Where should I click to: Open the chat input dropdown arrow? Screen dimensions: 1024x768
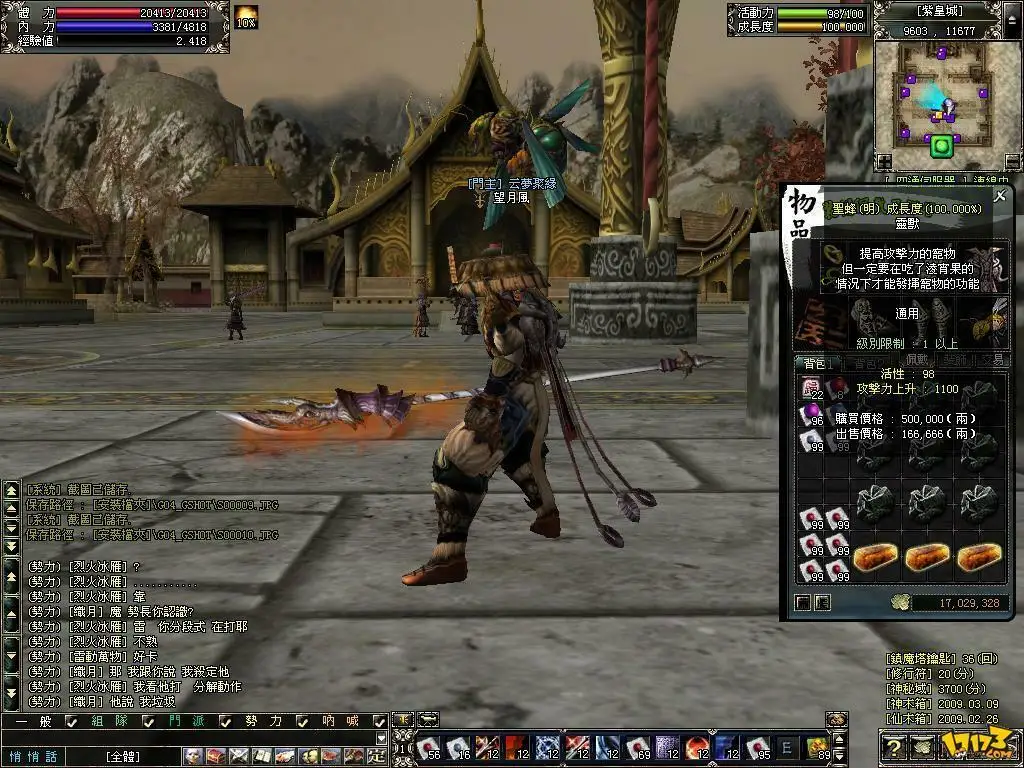pos(379,738)
